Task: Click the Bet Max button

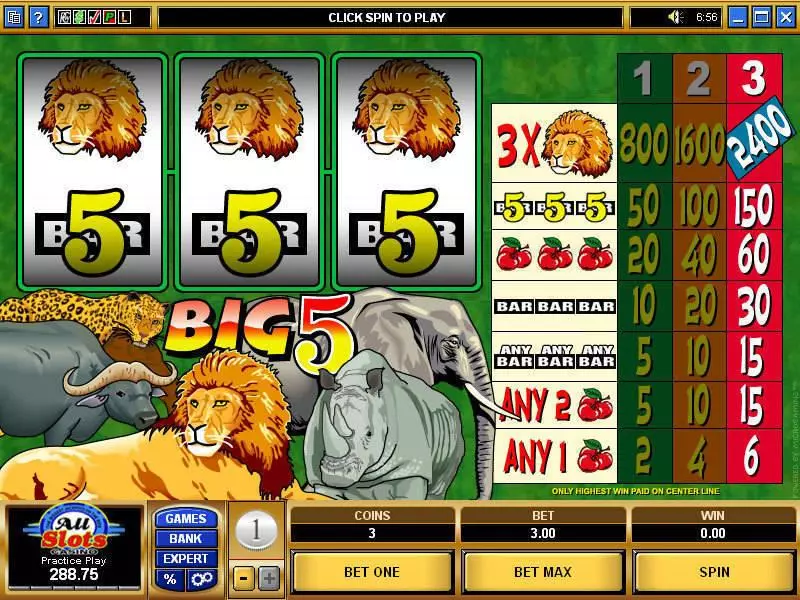Action: tap(543, 572)
